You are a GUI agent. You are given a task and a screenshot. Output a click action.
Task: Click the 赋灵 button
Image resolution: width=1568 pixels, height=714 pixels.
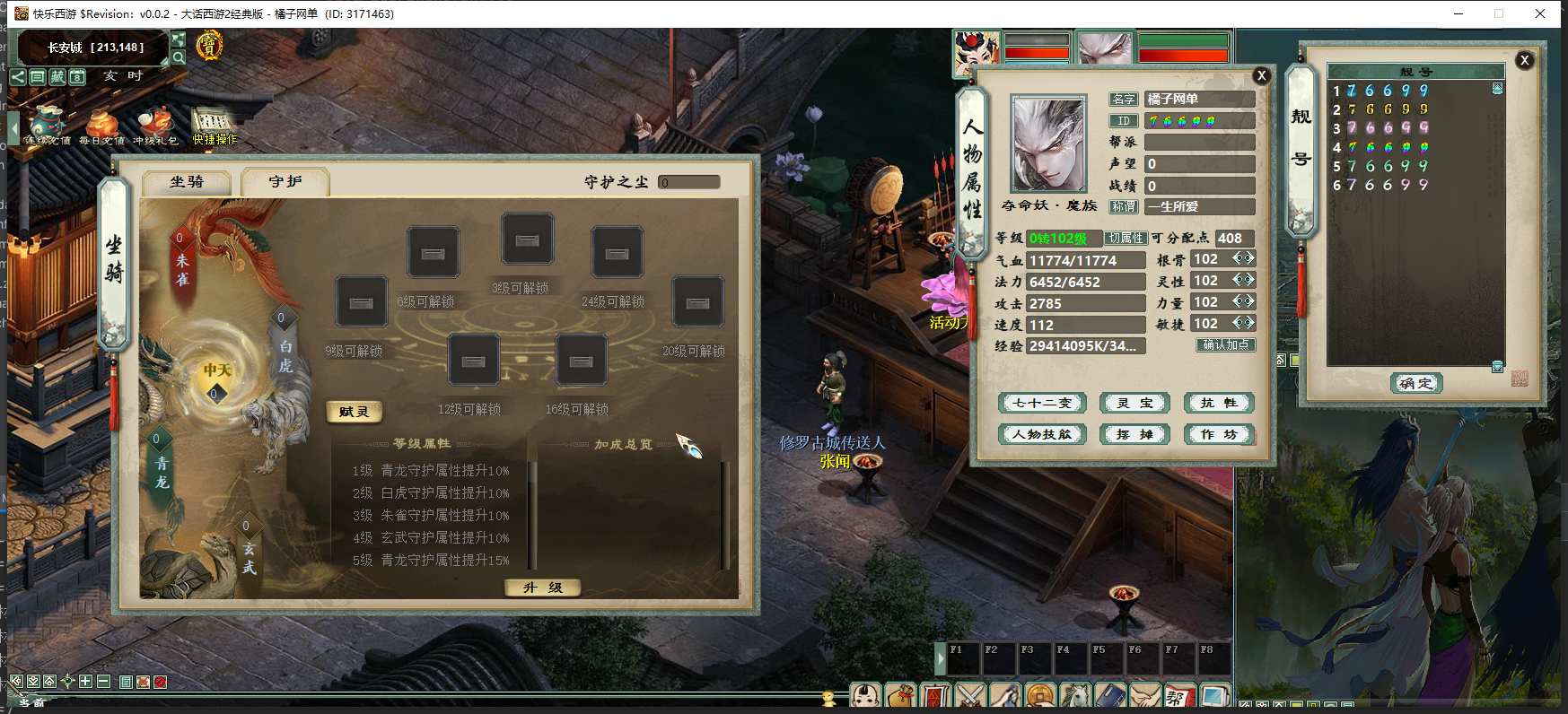tap(354, 412)
